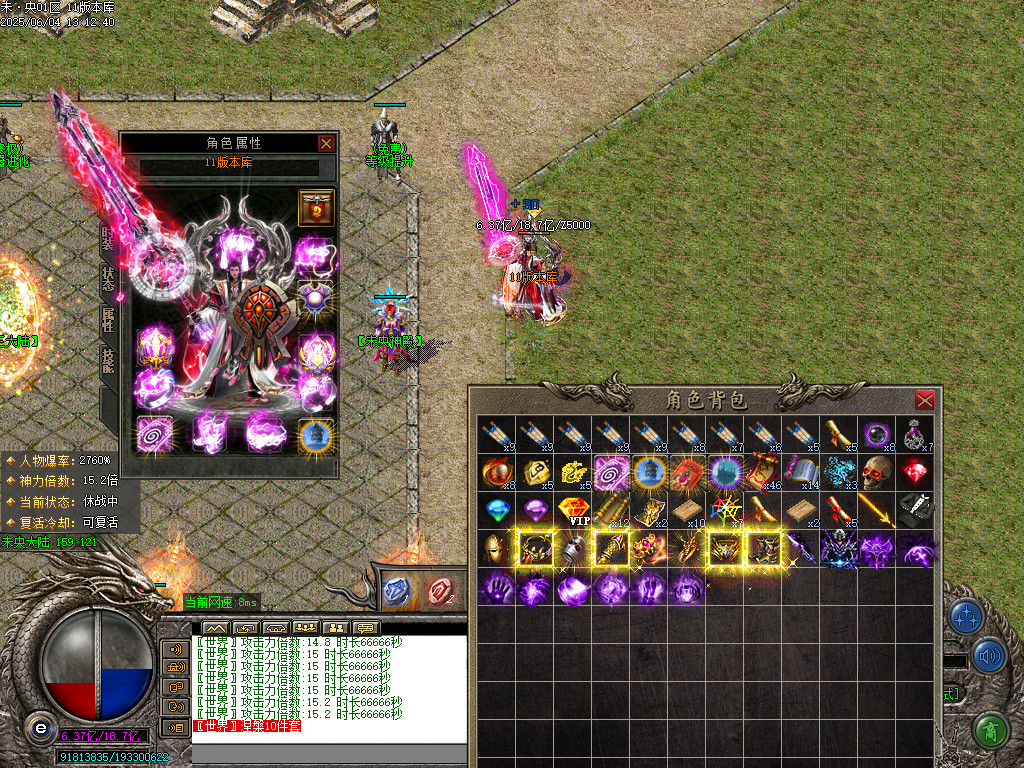This screenshot has width=1024, height=768.
Task: Click the golden spear item in backpack
Action: point(877,510)
